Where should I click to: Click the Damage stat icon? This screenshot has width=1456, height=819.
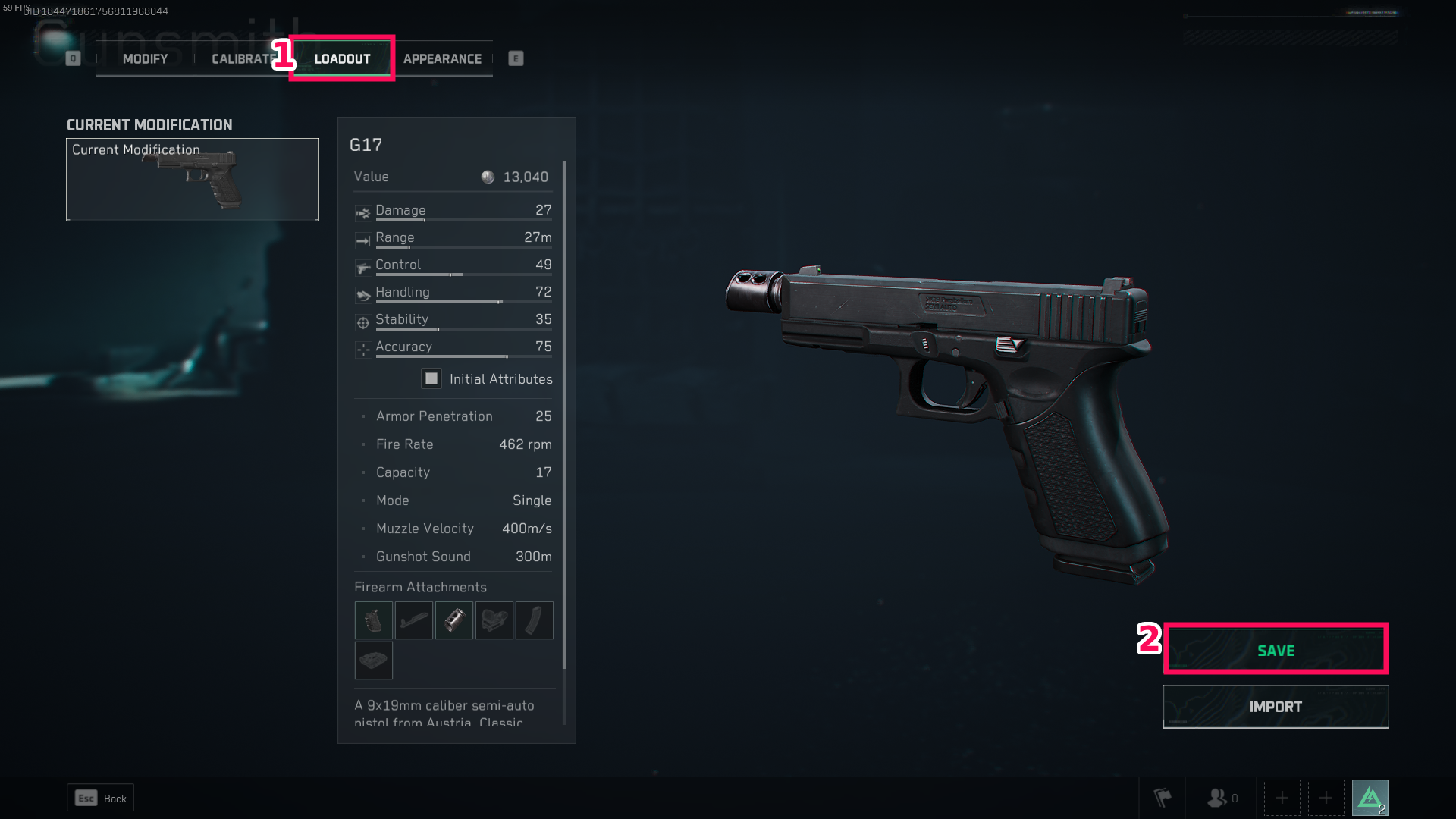pyautogui.click(x=362, y=213)
